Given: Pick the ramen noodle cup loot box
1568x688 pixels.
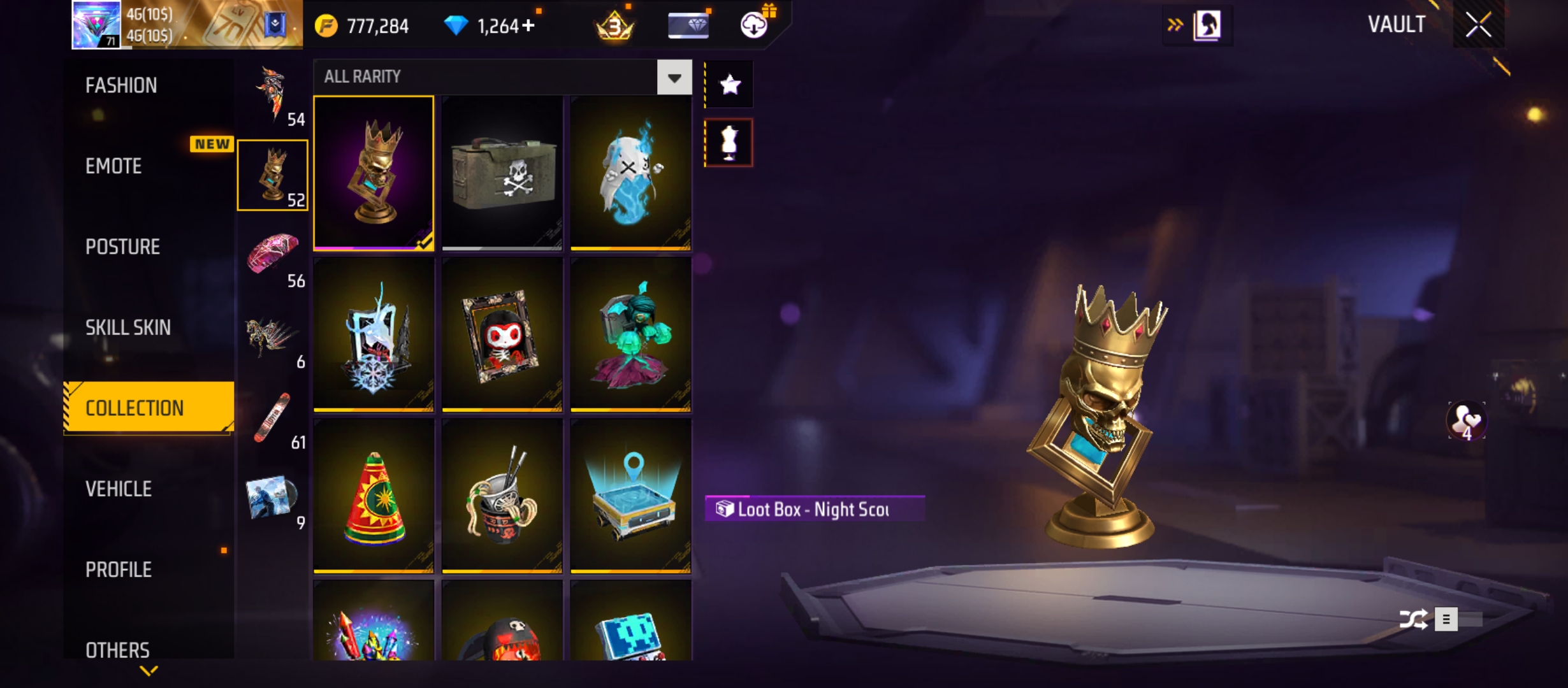Looking at the screenshot, I should coord(502,496).
